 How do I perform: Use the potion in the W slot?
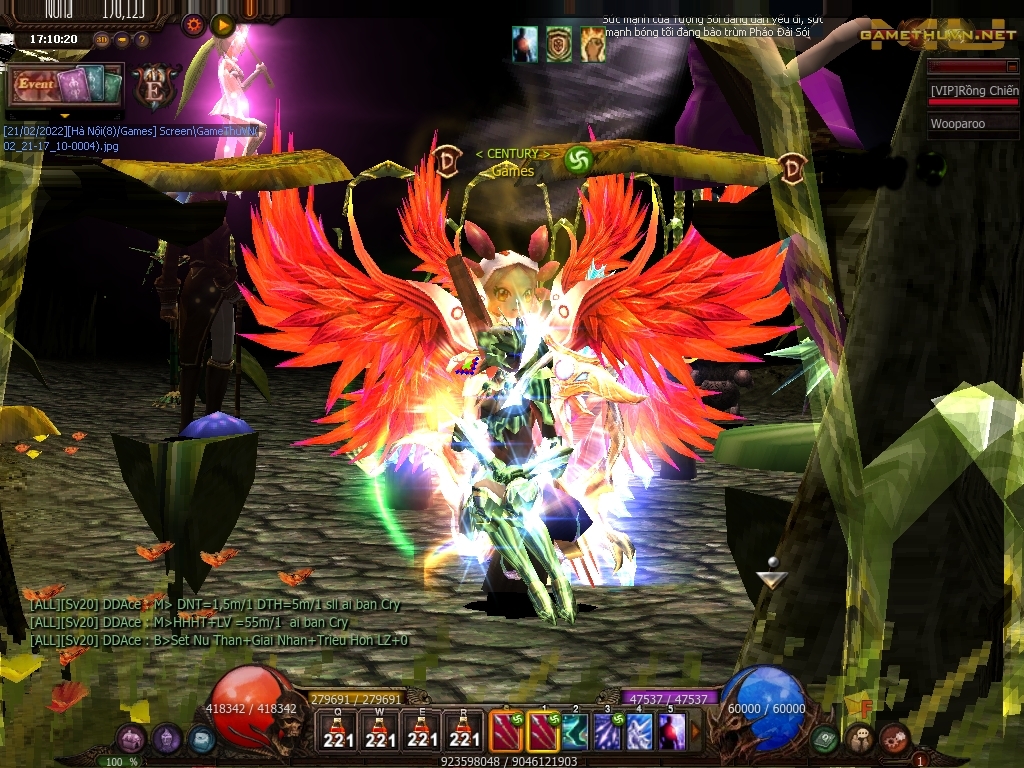pyautogui.click(x=380, y=731)
